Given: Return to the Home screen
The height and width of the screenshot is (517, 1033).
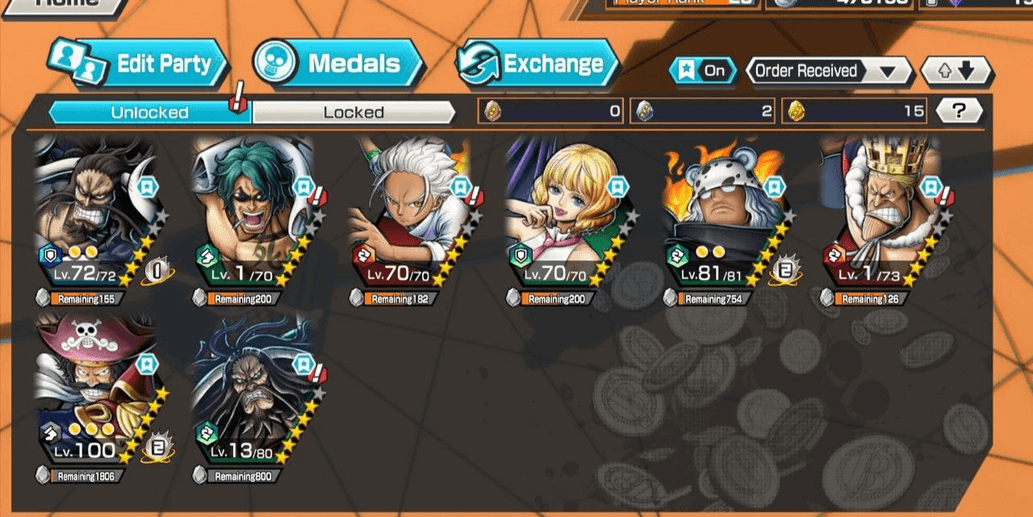Looking at the screenshot, I should (70, 4).
